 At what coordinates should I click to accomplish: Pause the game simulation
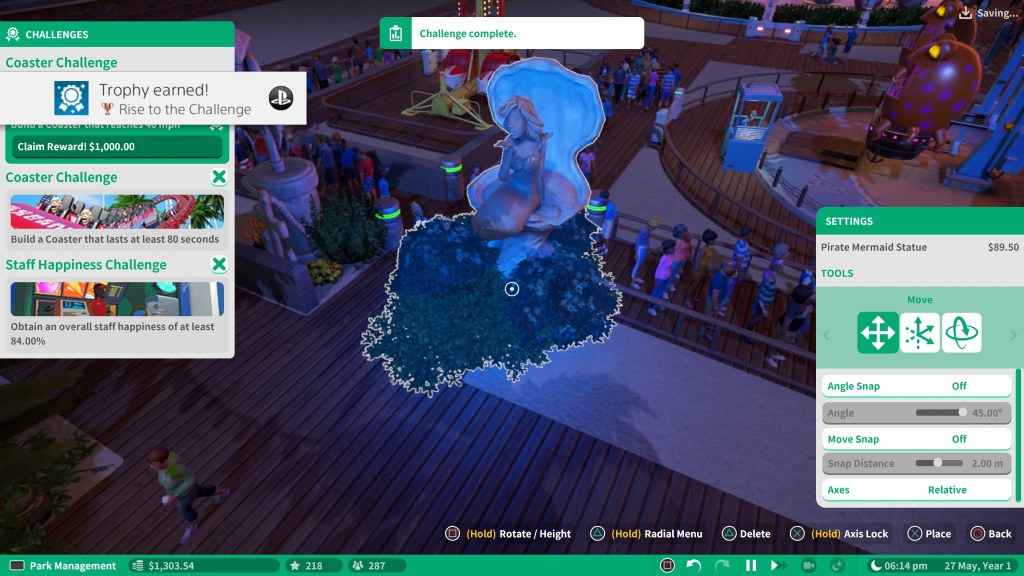pyautogui.click(x=751, y=566)
